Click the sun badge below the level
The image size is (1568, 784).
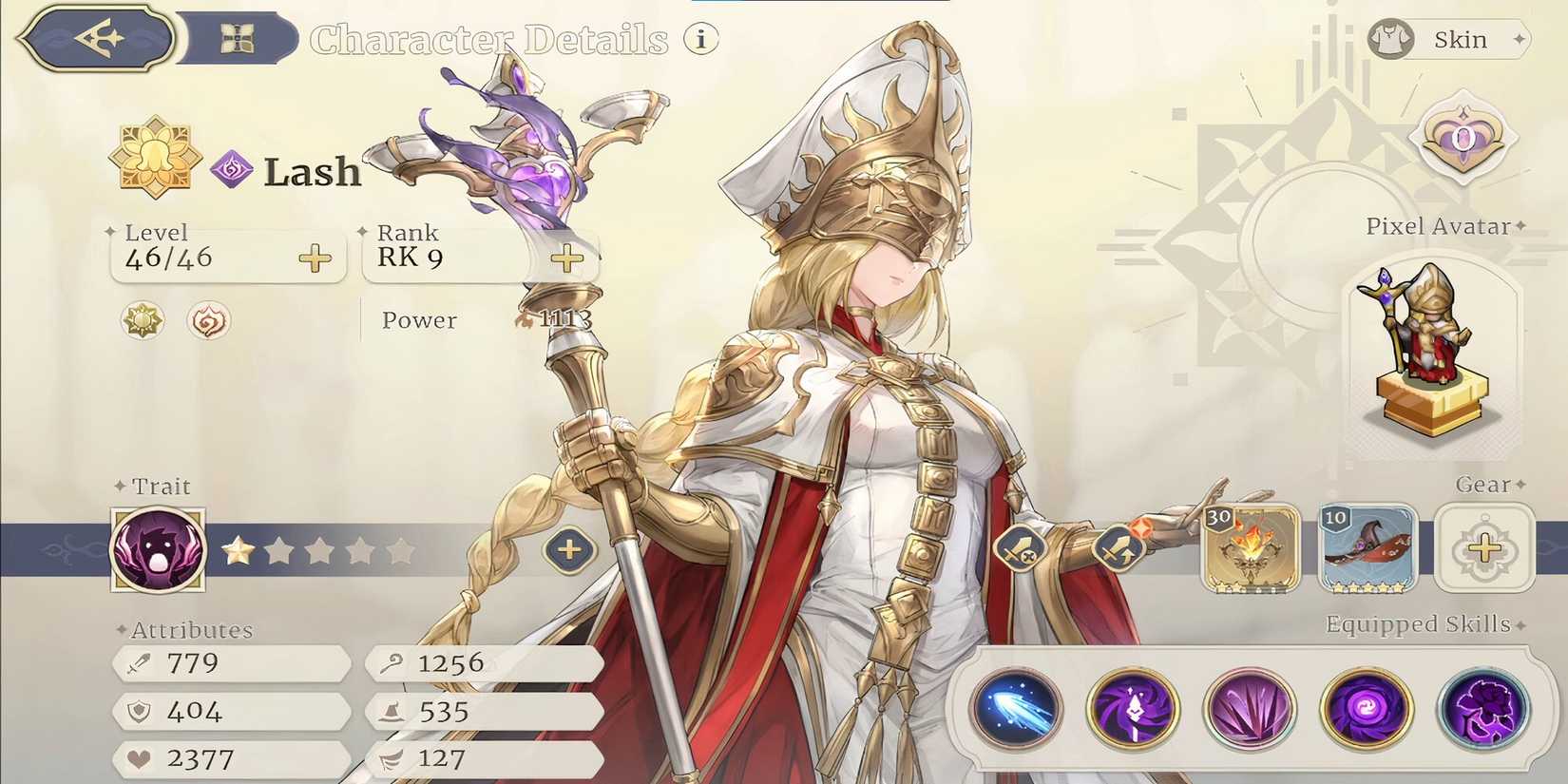[x=141, y=322]
